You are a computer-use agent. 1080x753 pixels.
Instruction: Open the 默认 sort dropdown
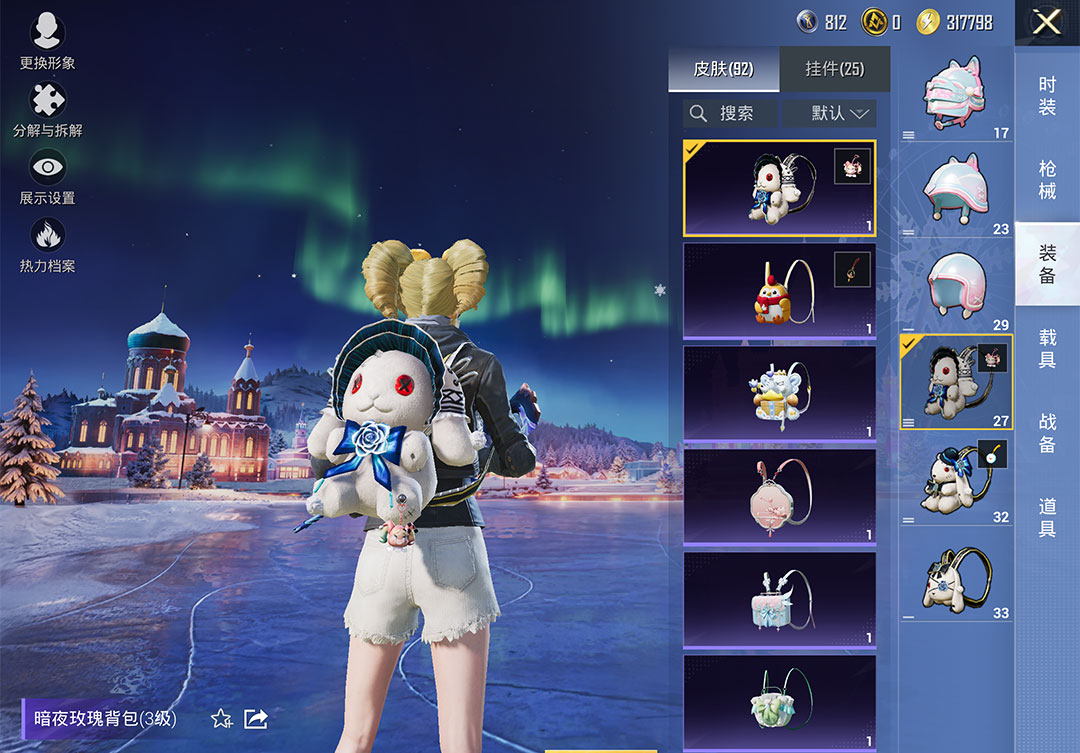point(829,113)
